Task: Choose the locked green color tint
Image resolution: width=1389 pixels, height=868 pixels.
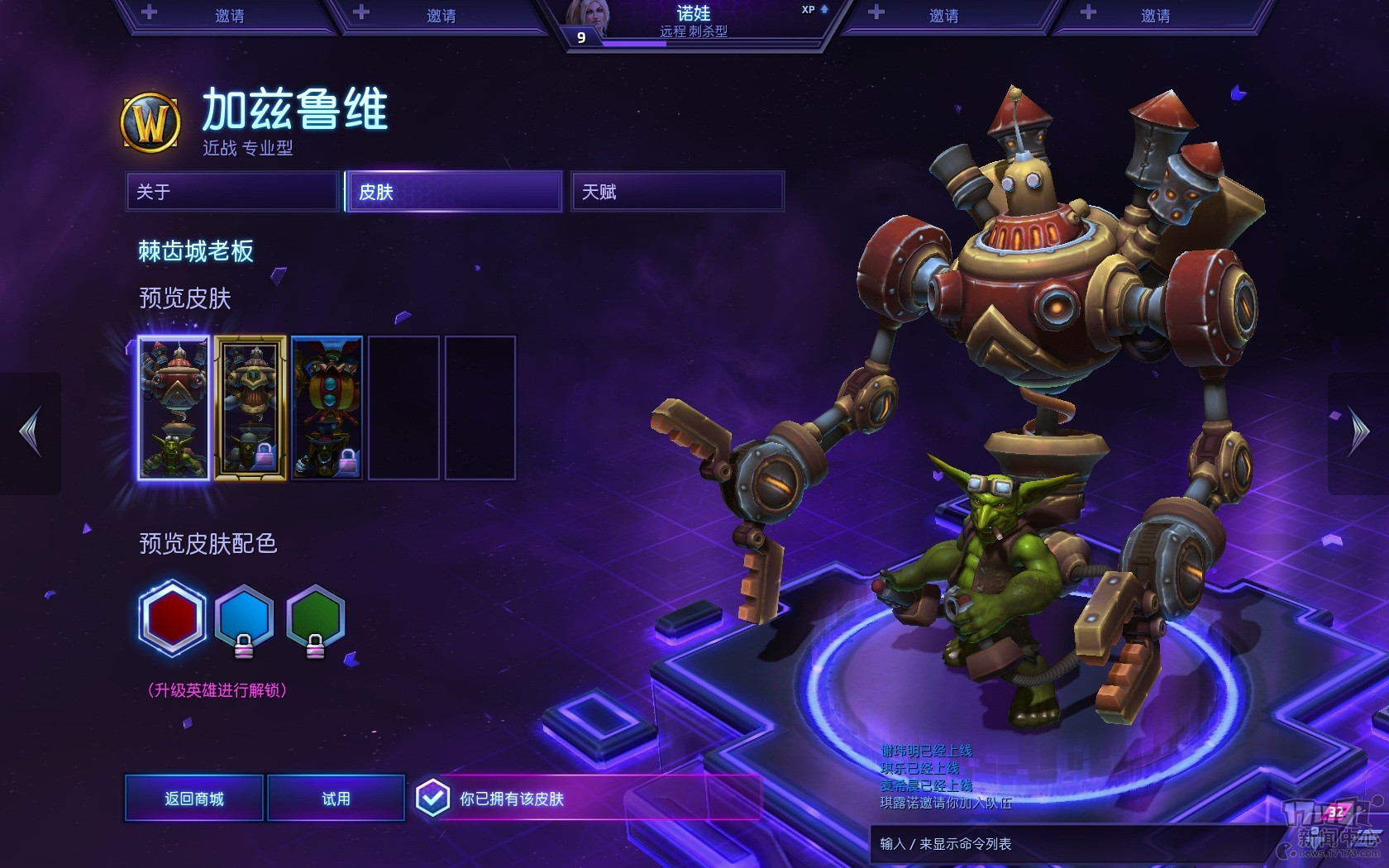Action: [315, 618]
